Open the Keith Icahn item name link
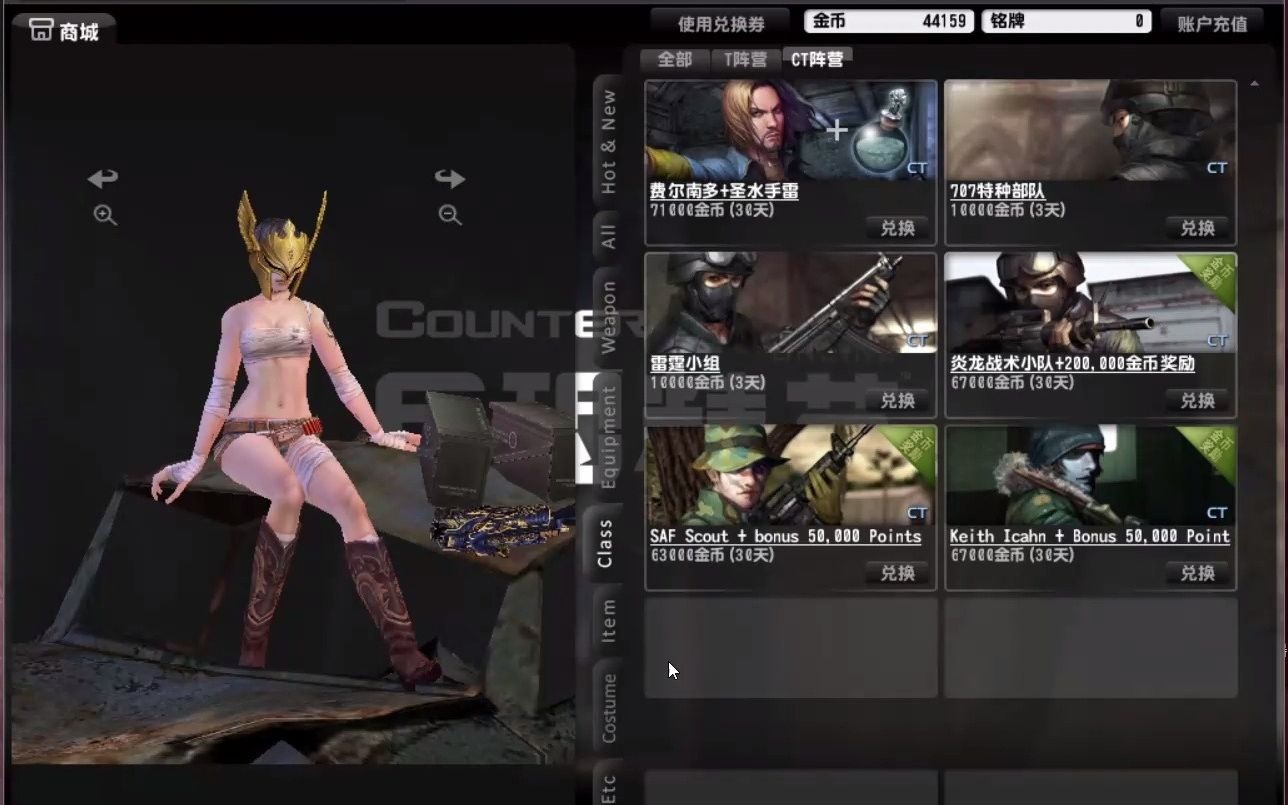 [1089, 536]
